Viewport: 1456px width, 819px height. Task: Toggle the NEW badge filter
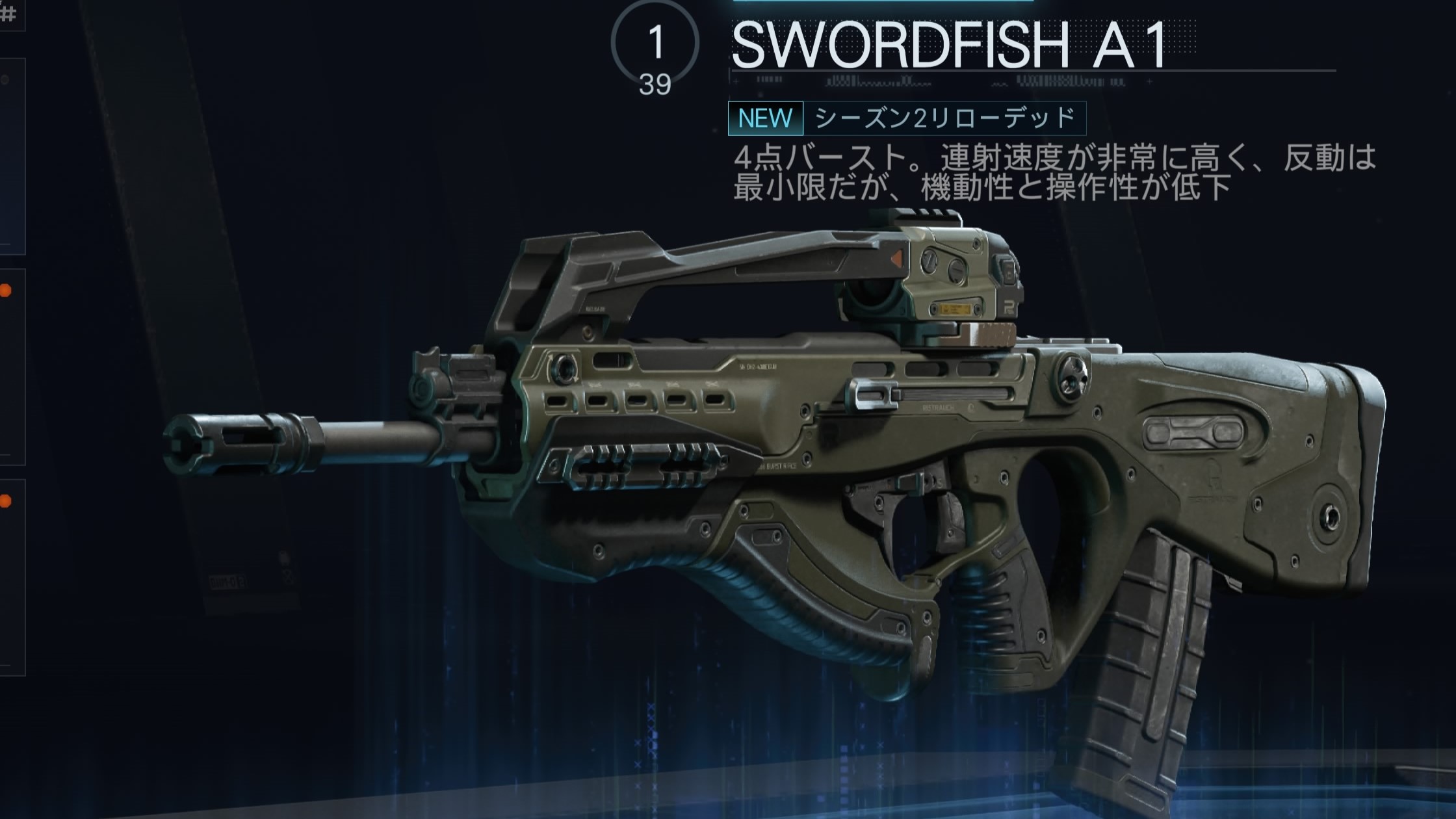(766, 118)
